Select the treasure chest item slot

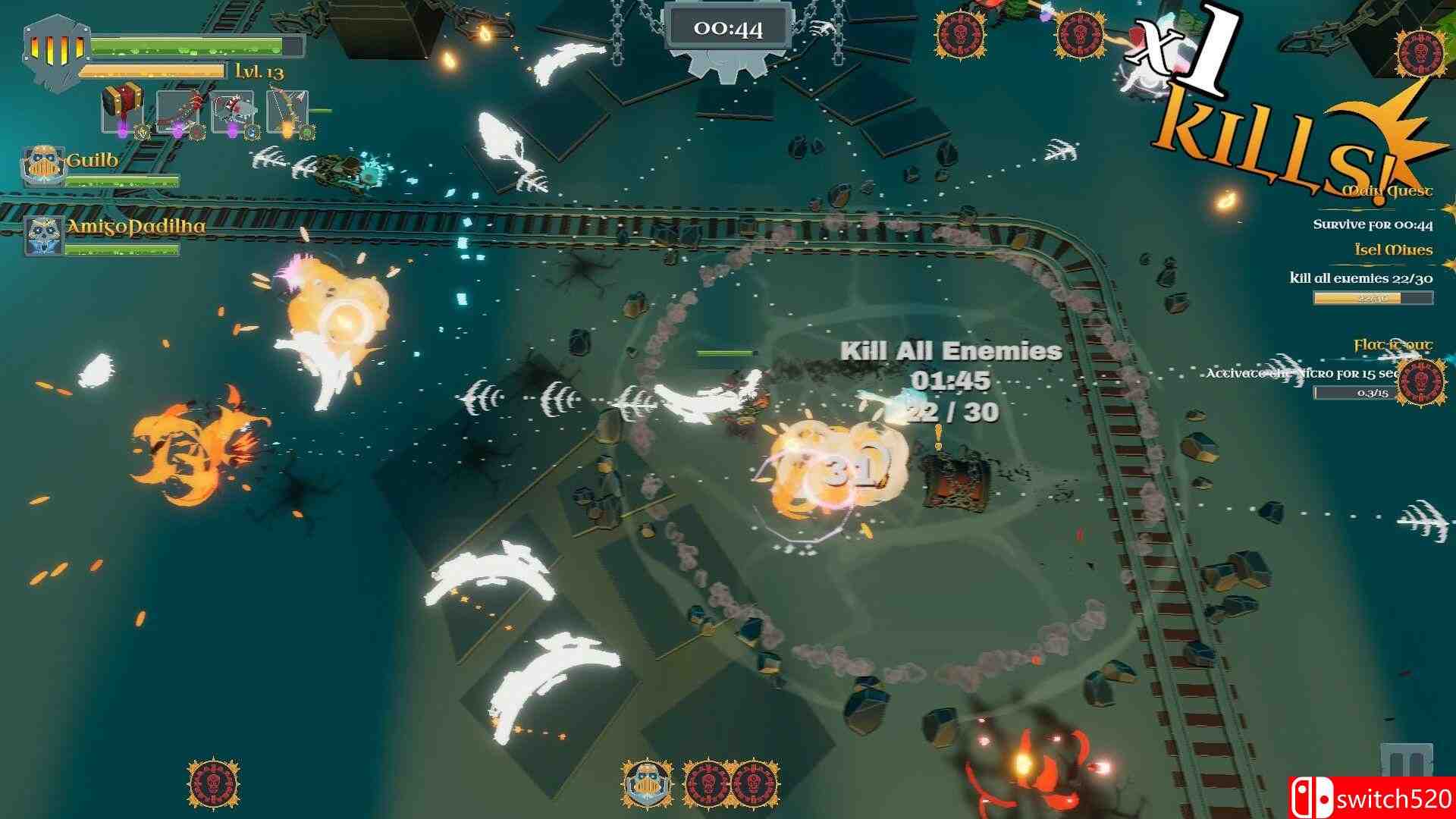point(121,104)
